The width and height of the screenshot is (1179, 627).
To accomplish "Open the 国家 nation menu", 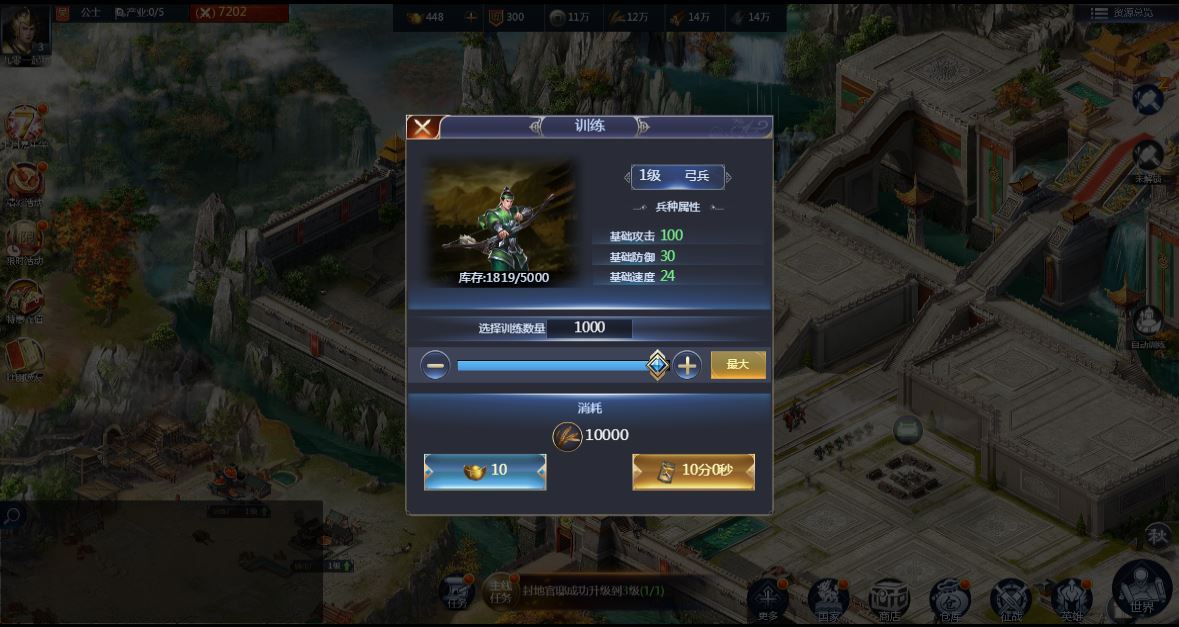I will [x=828, y=599].
